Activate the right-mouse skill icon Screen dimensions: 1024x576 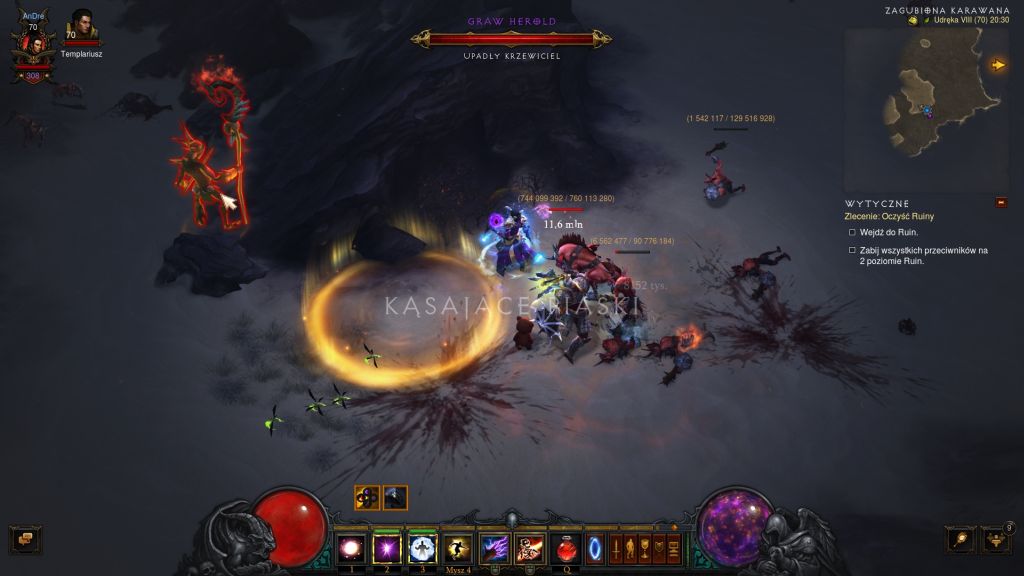pos(529,548)
